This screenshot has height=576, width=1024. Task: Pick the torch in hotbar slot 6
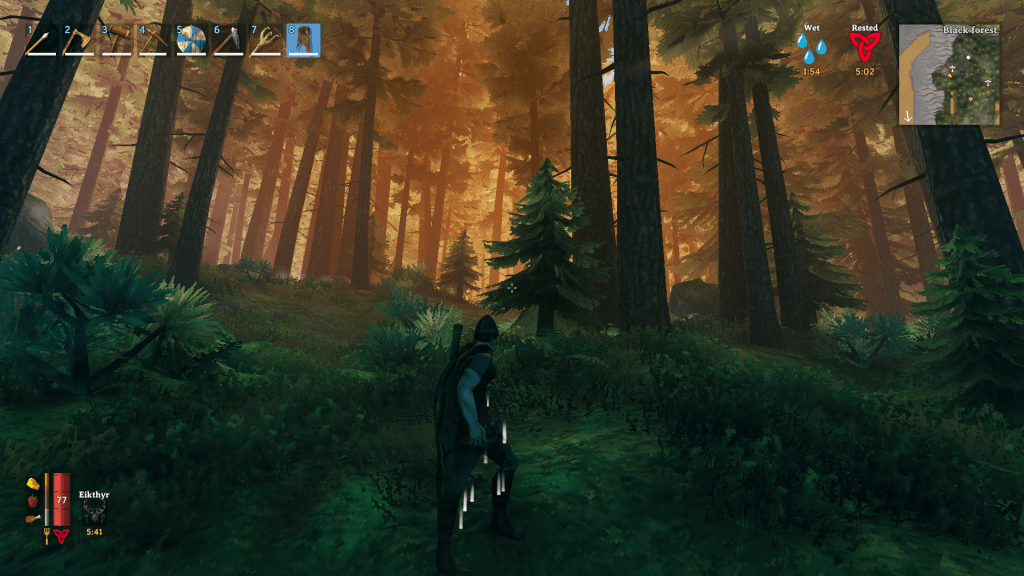(x=228, y=40)
